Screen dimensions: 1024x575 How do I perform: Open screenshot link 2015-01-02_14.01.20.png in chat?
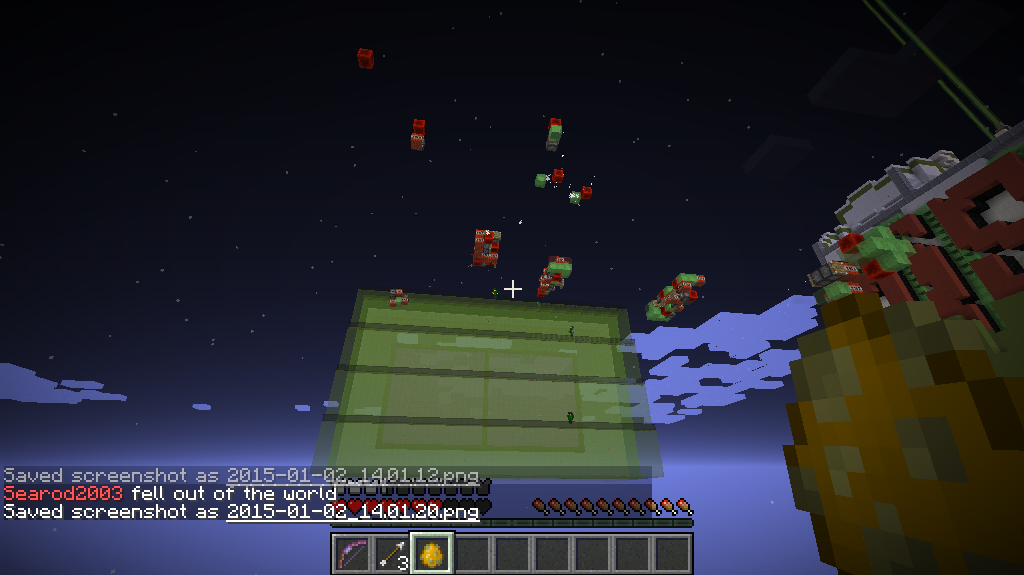click(x=352, y=512)
